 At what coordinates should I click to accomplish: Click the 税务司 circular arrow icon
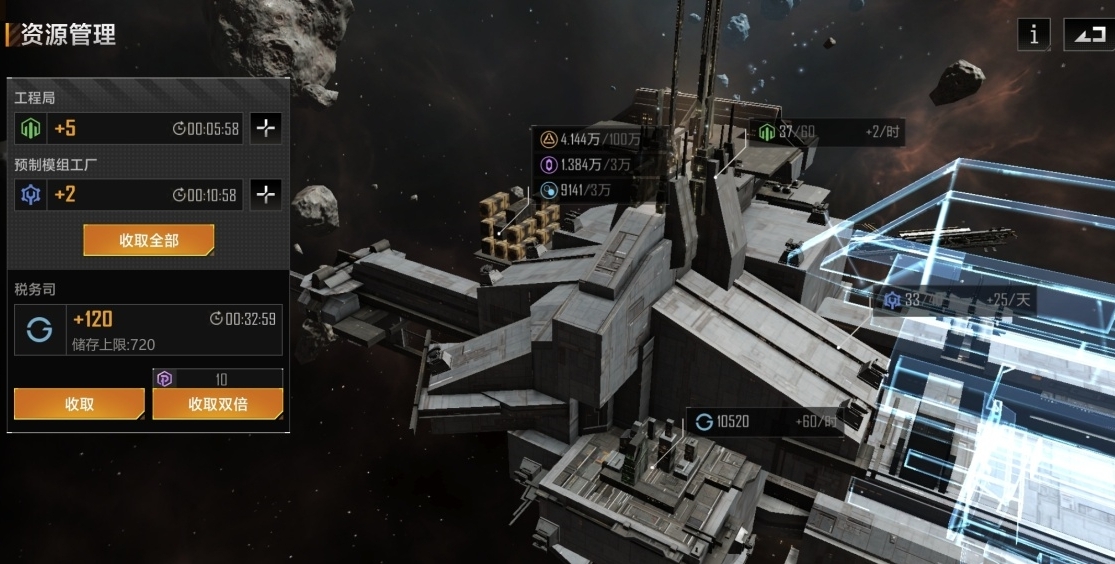40,331
